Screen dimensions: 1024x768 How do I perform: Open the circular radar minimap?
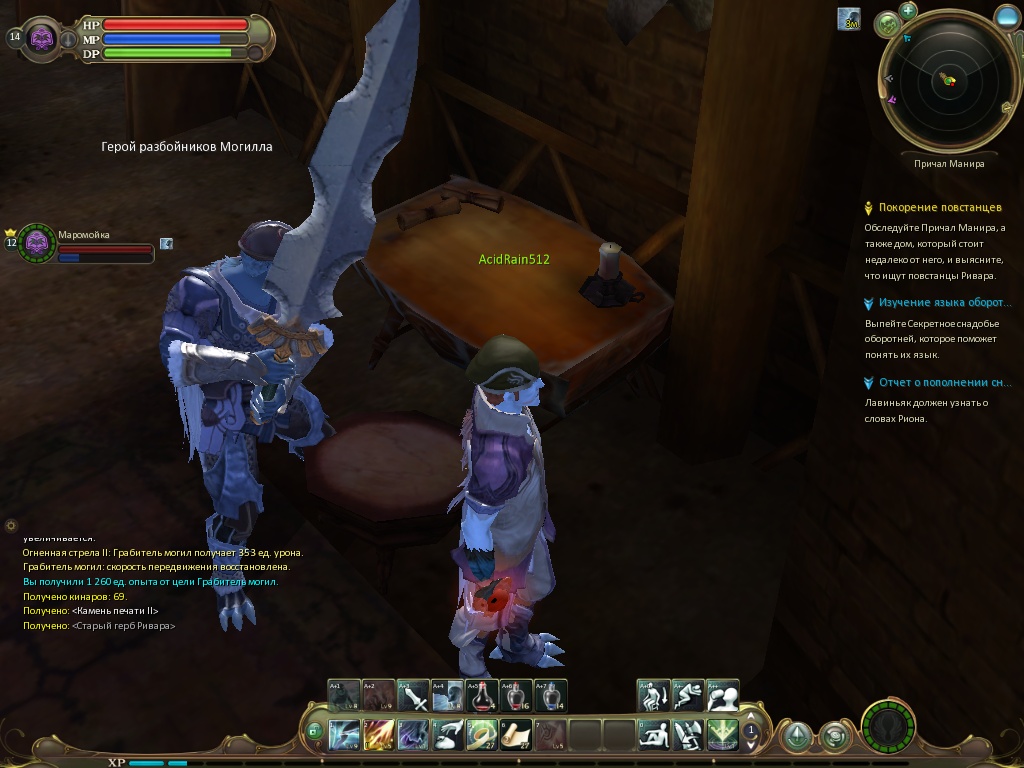click(947, 80)
